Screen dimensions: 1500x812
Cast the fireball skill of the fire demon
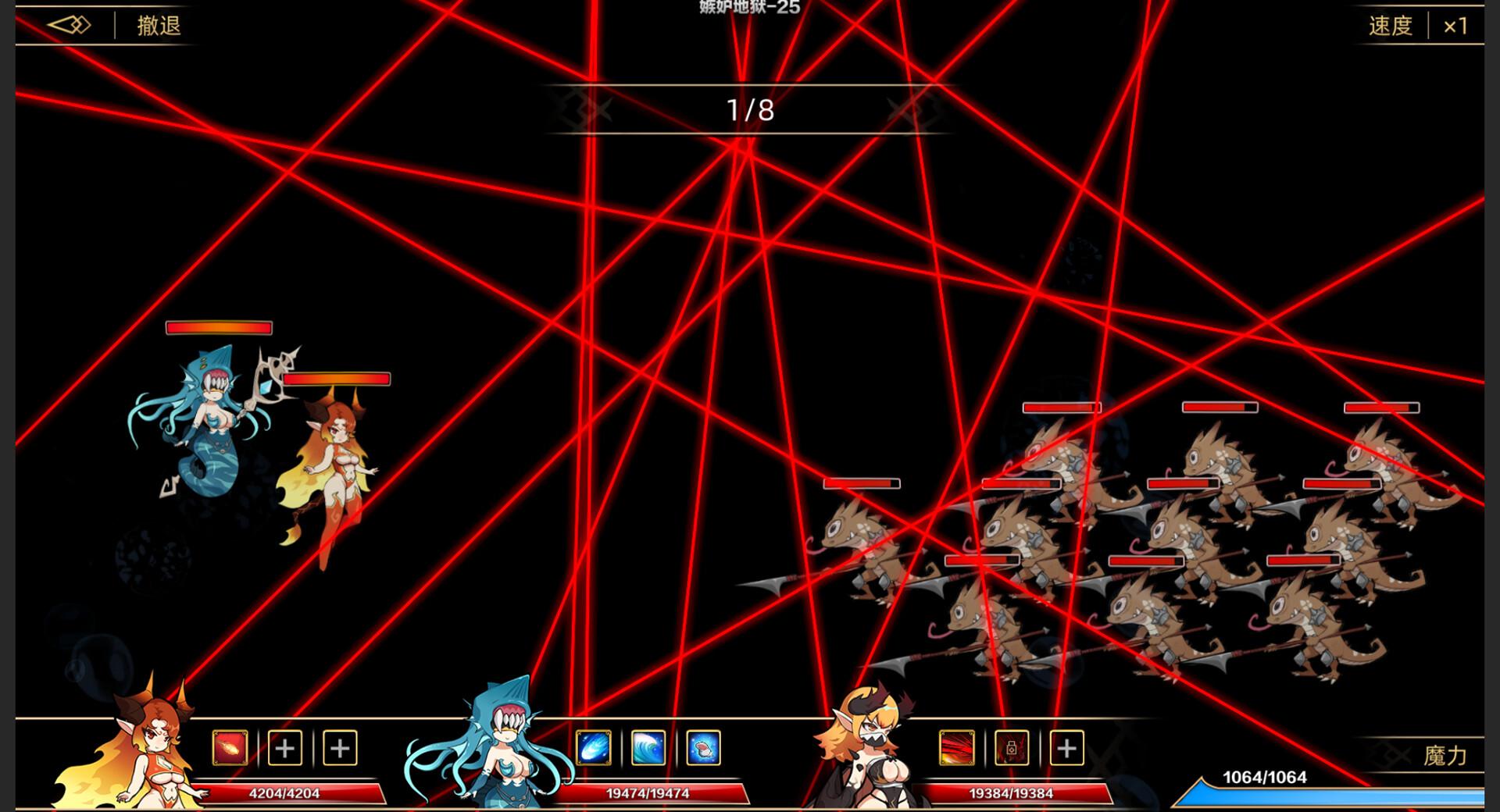tap(229, 749)
